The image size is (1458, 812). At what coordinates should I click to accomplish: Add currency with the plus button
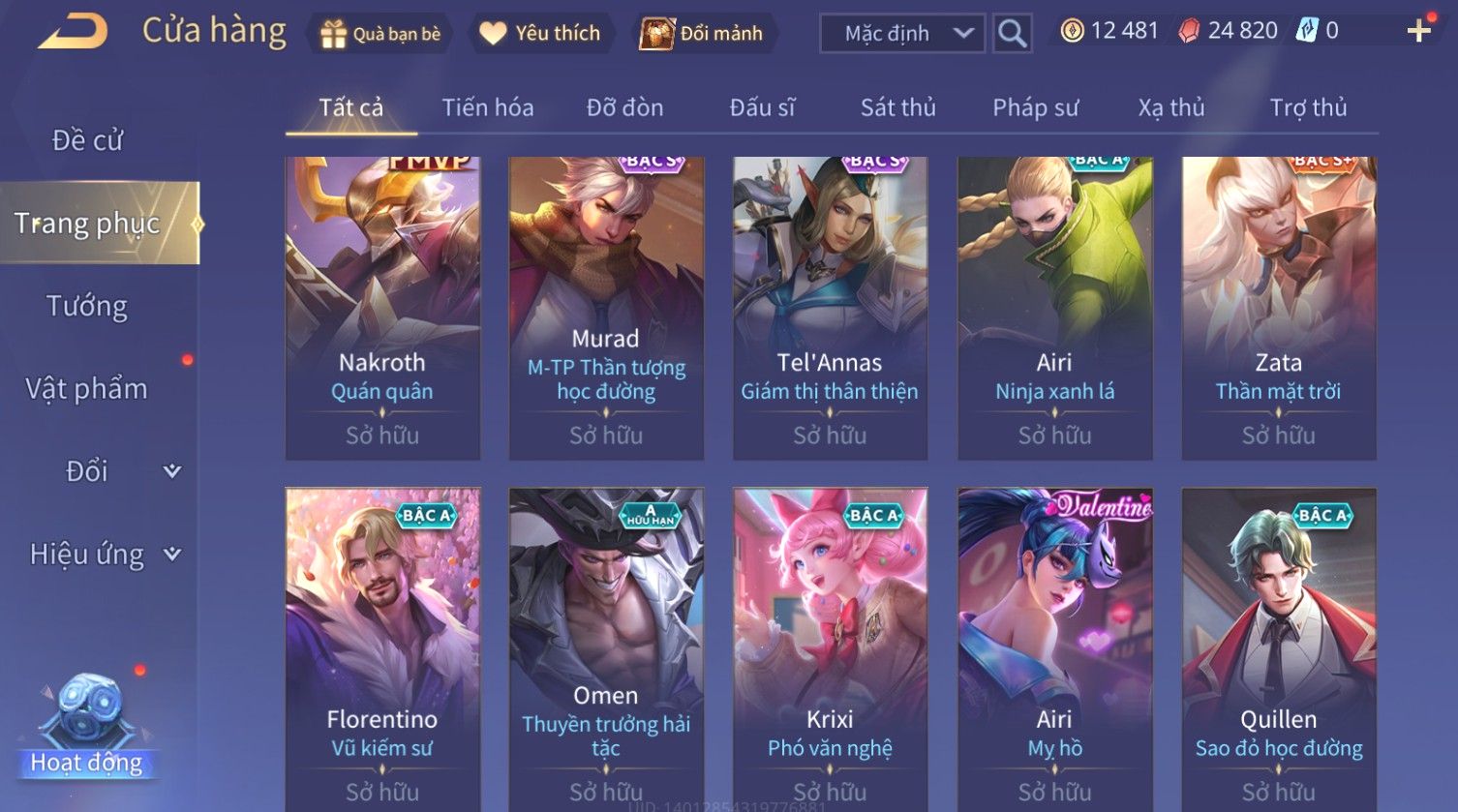[x=1418, y=32]
